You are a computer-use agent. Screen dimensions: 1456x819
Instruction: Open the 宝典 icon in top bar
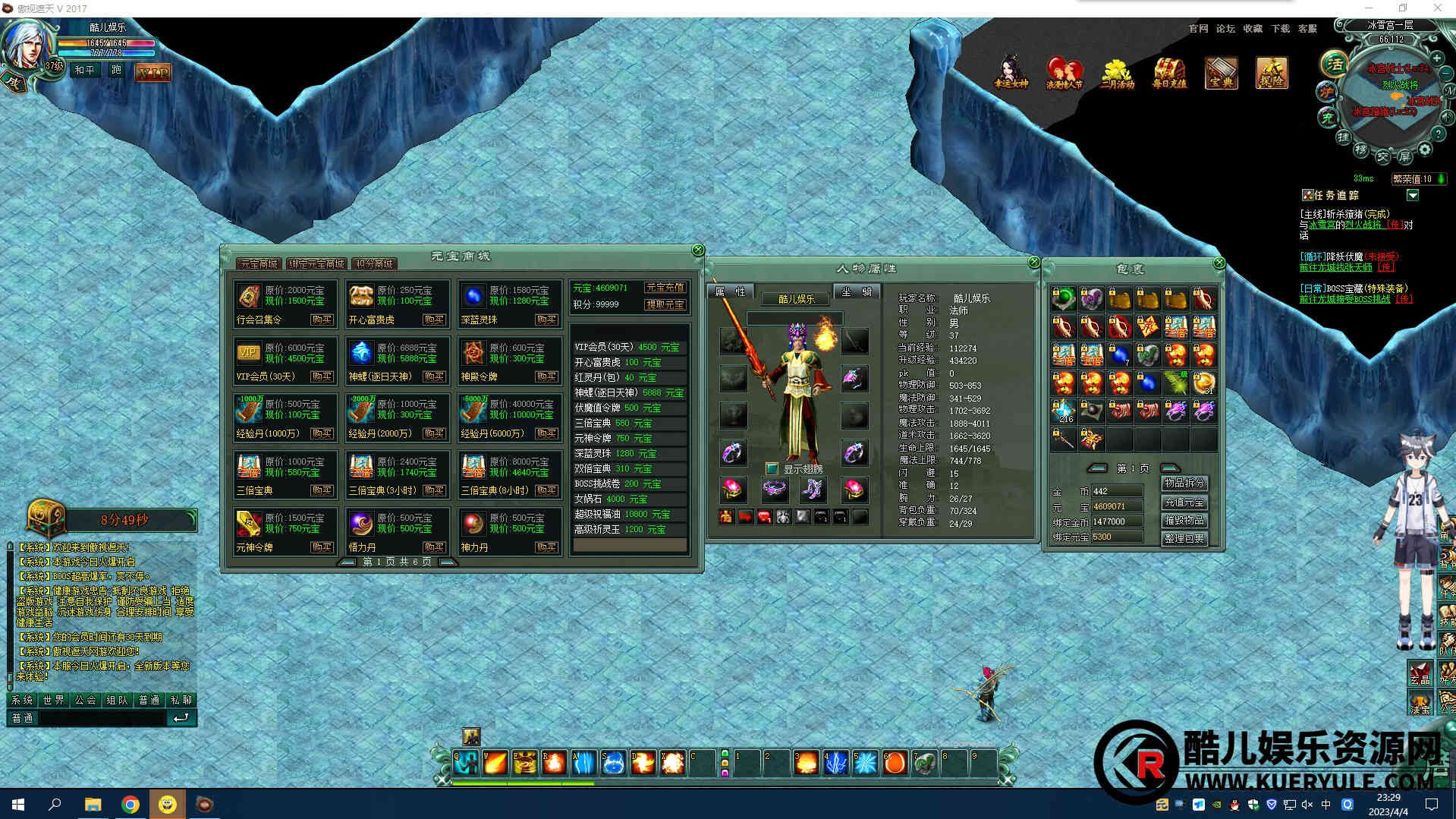tap(1221, 73)
